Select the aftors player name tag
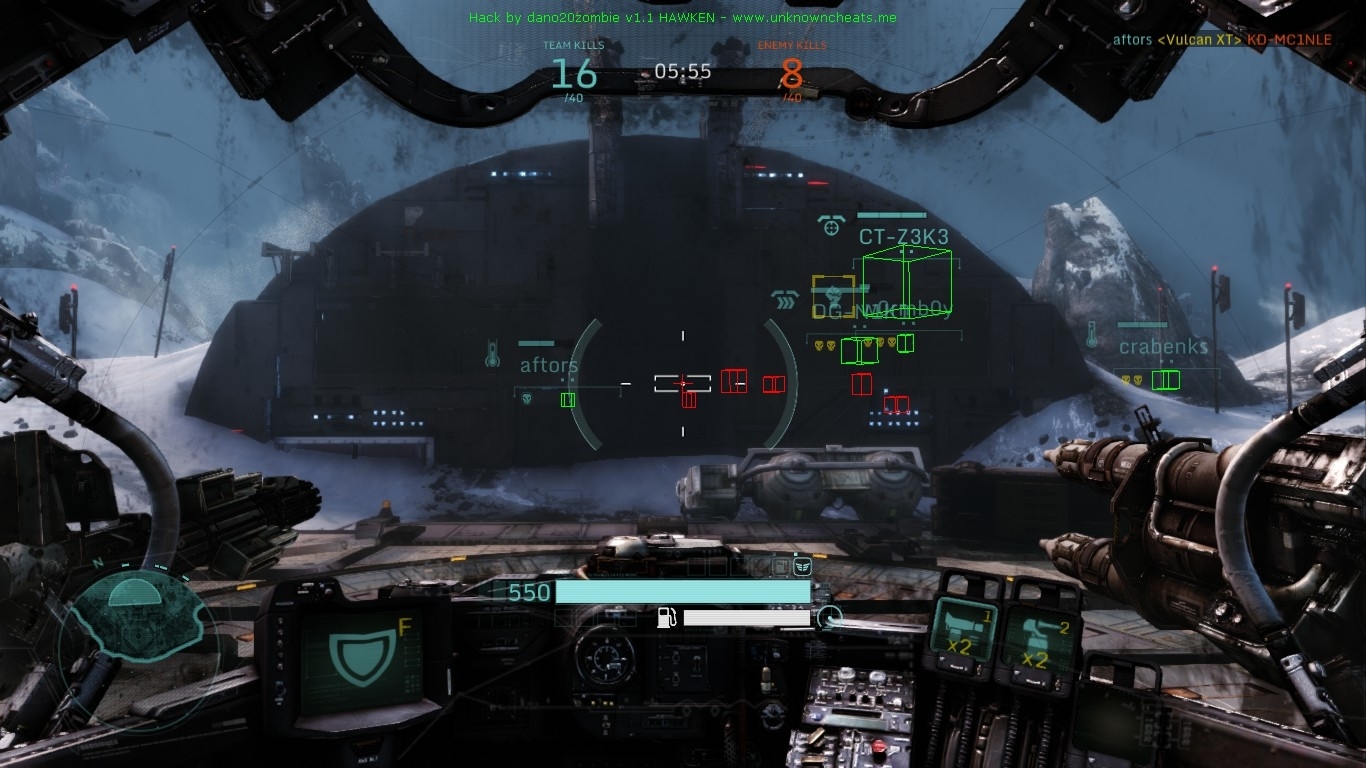 (x=549, y=366)
